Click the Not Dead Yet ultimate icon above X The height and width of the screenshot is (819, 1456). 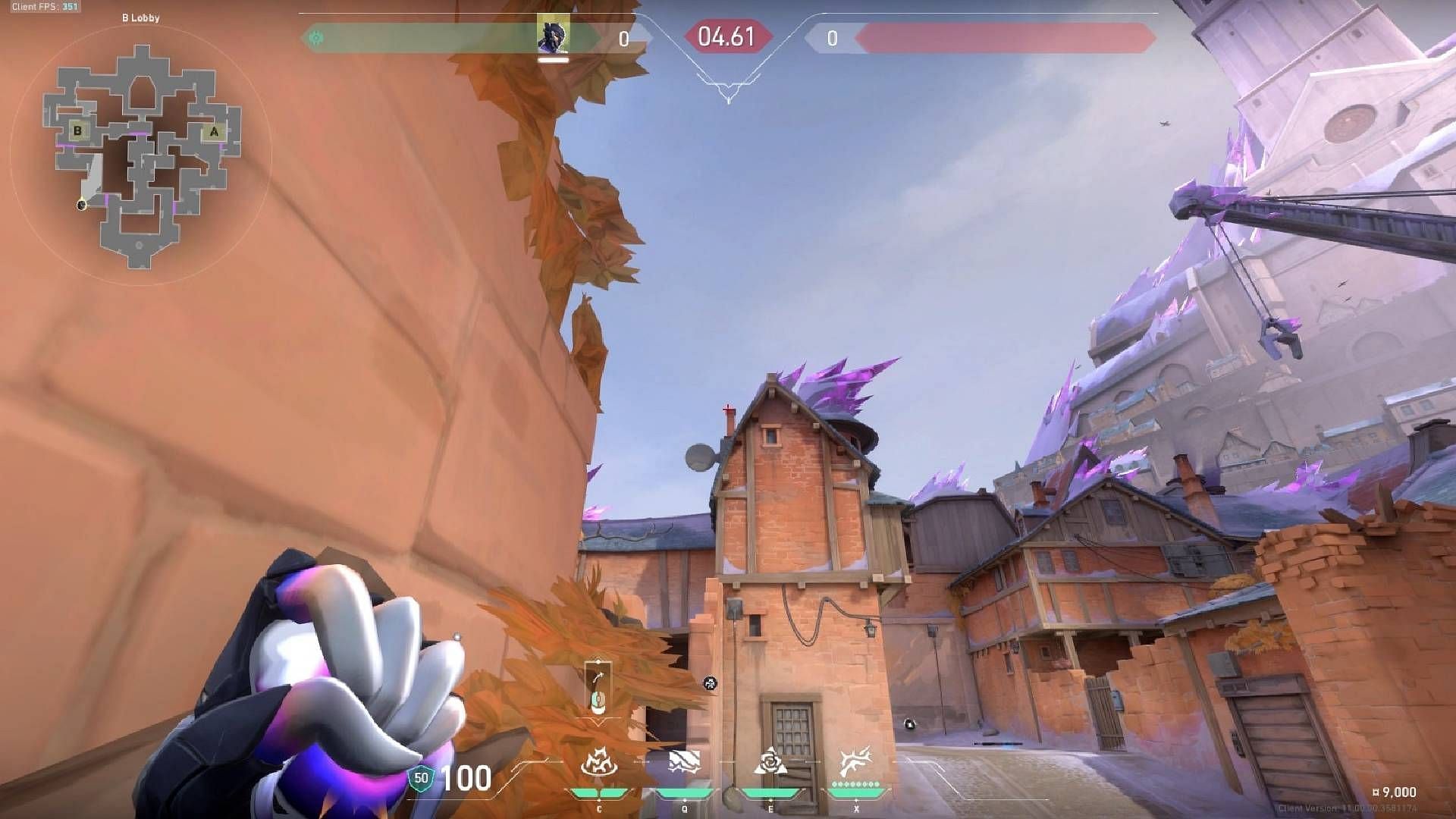pos(855,760)
